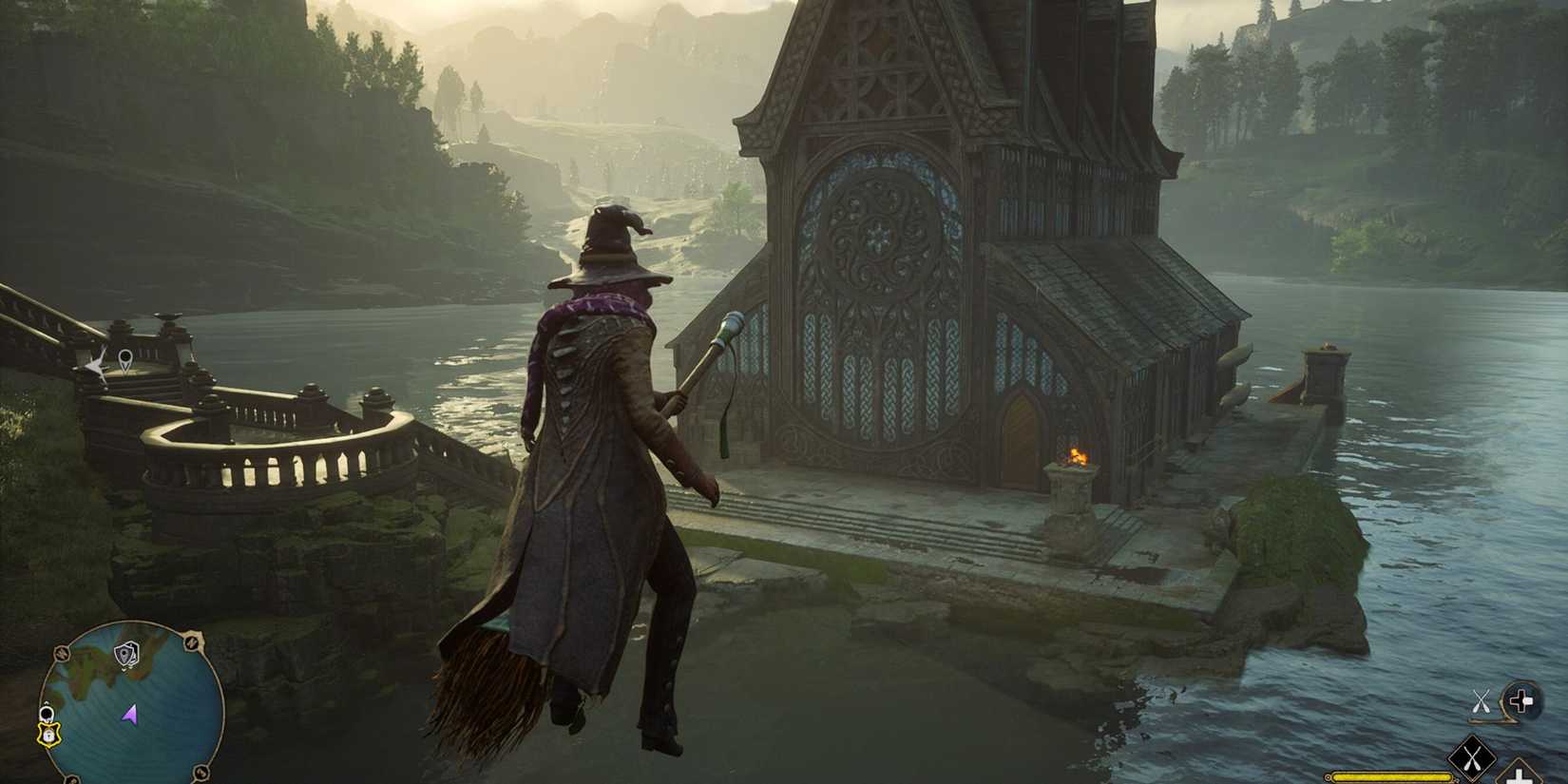Toggle the W compass marker on the minimap ring
The image size is (1568, 784).
60,652
